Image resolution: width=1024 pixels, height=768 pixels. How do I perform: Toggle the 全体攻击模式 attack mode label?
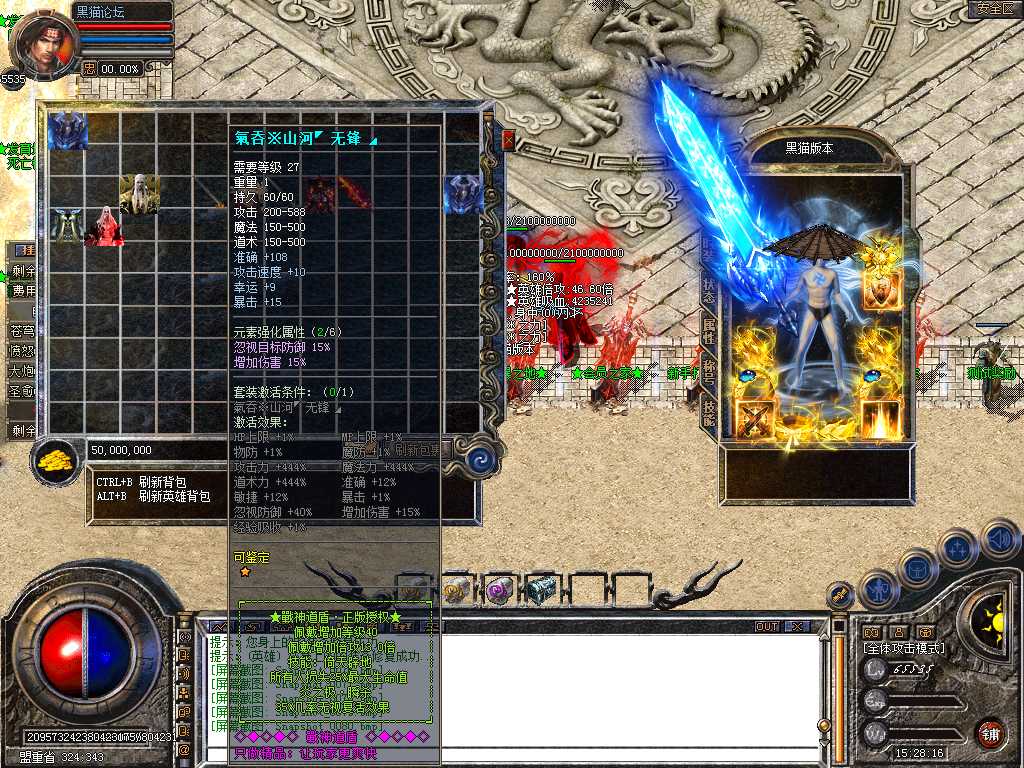[x=904, y=648]
